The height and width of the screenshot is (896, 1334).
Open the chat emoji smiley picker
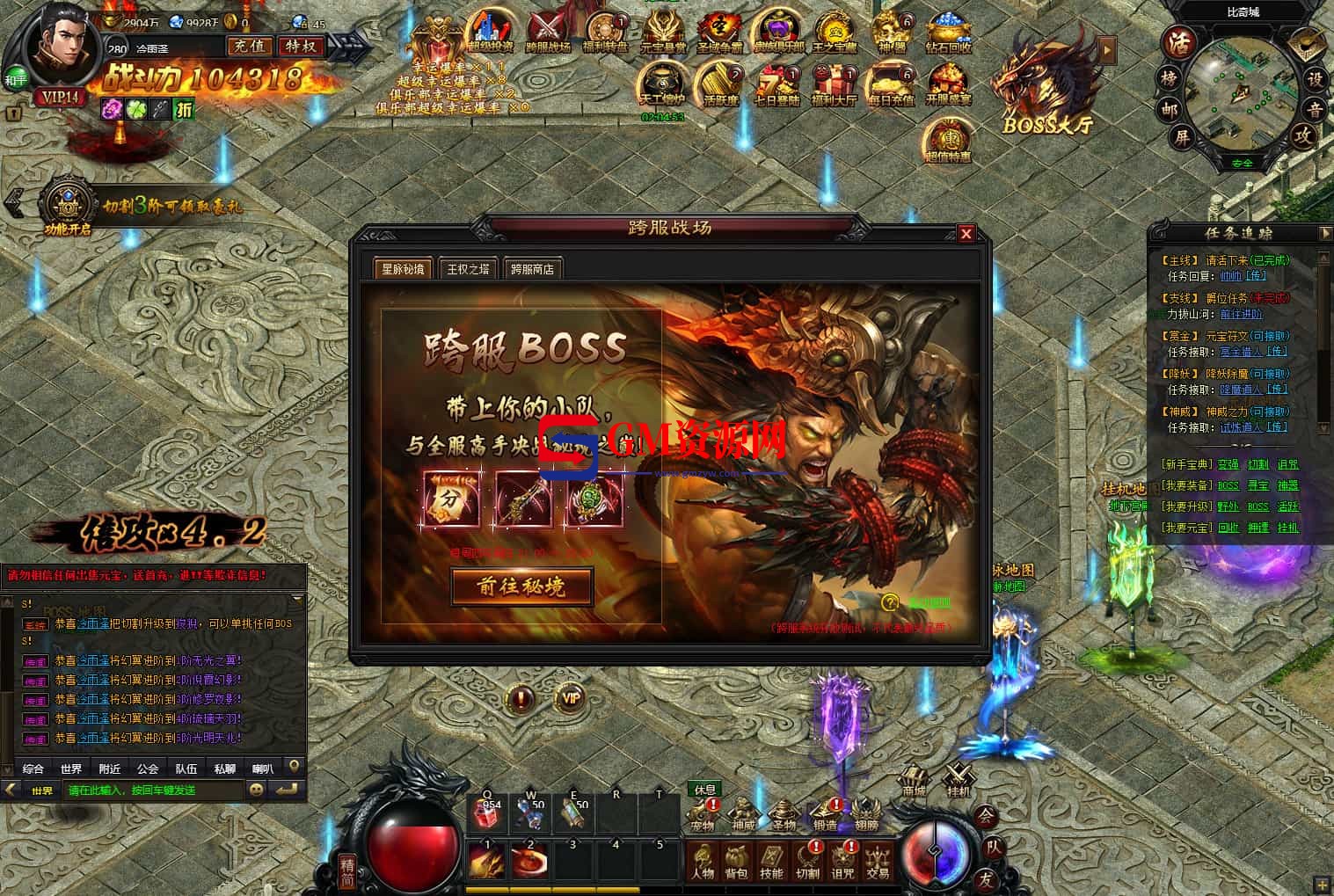256,790
